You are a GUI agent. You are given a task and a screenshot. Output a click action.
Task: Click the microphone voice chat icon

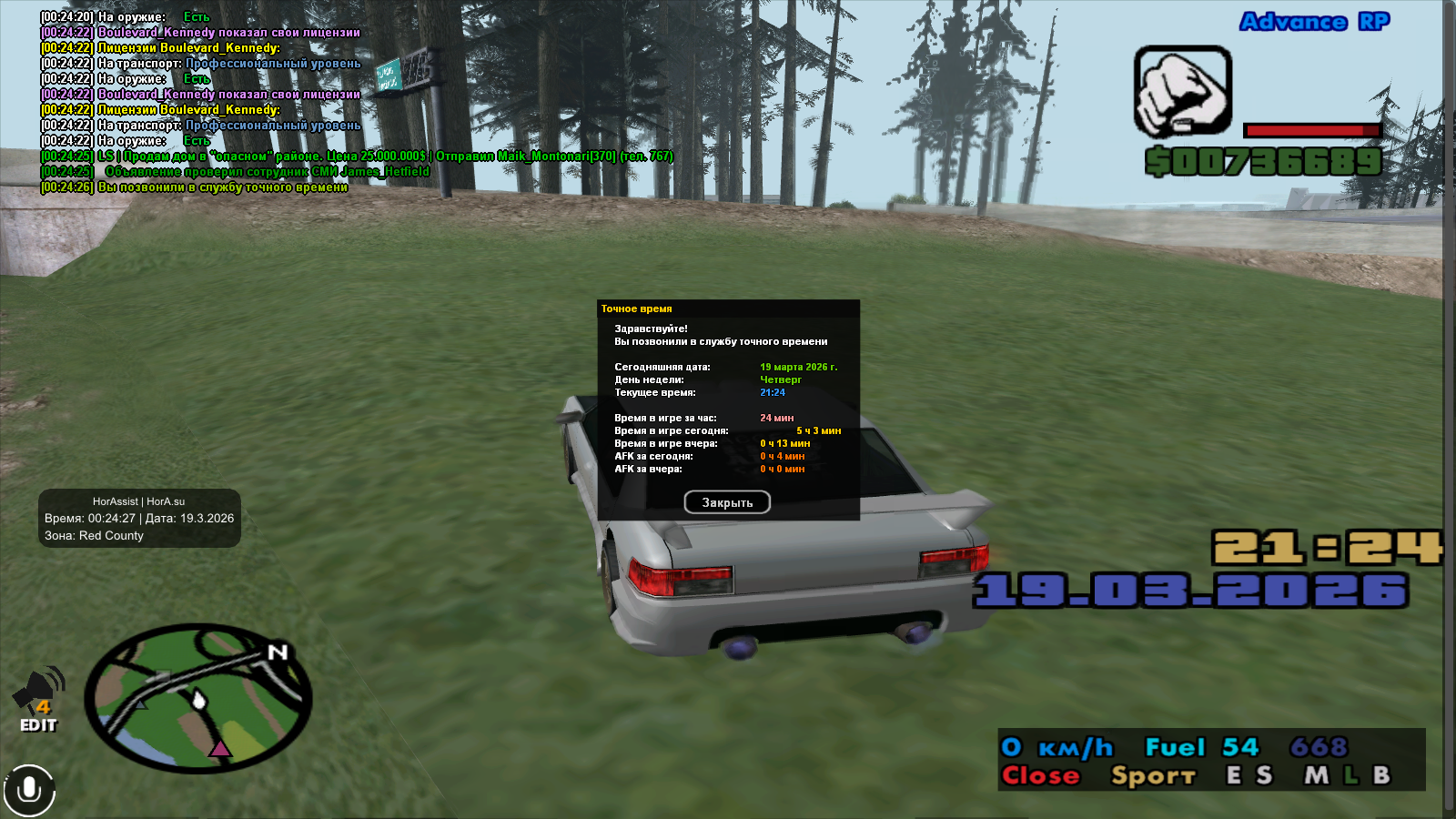29,789
